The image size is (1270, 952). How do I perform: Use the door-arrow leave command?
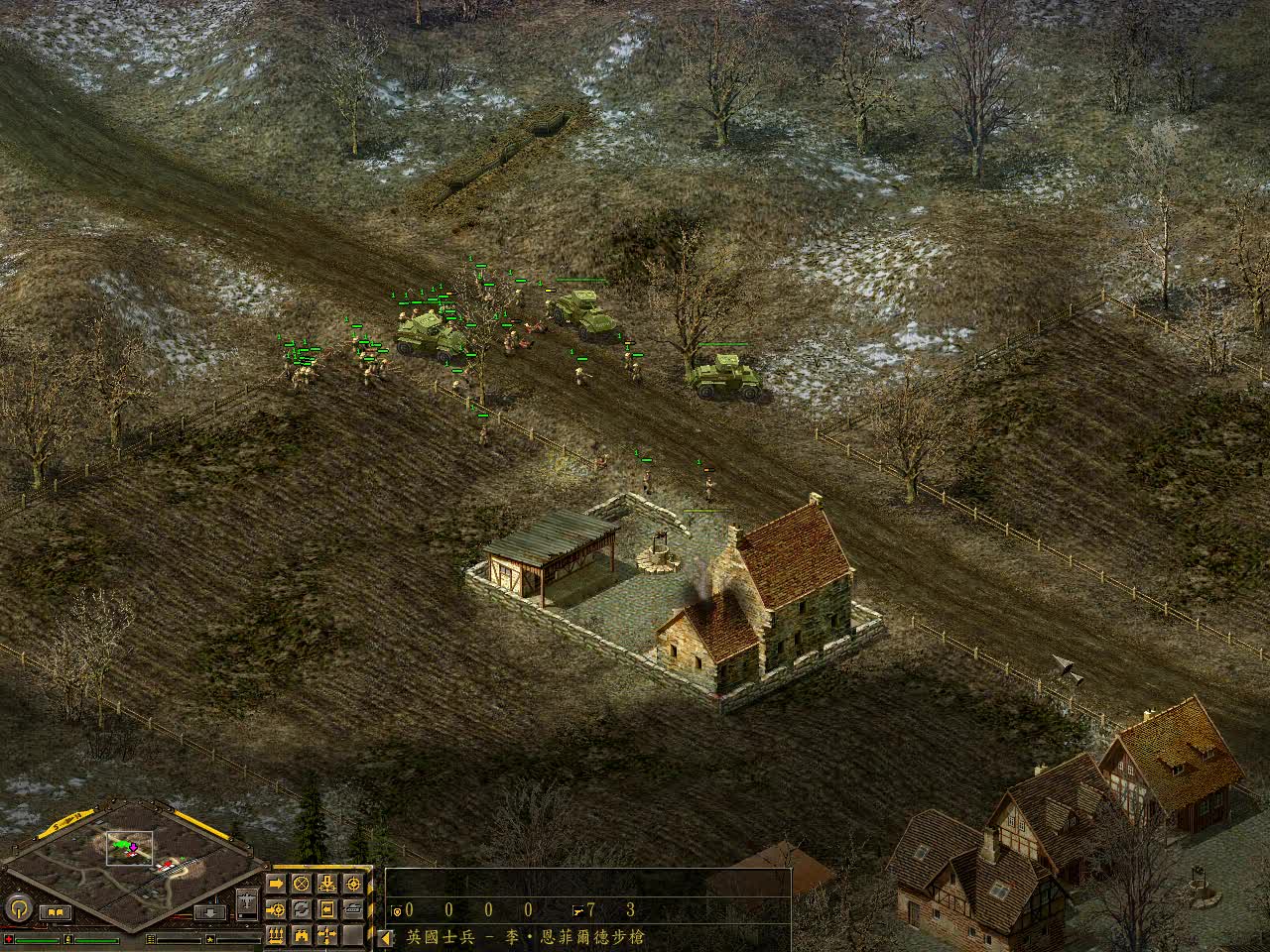327,908
